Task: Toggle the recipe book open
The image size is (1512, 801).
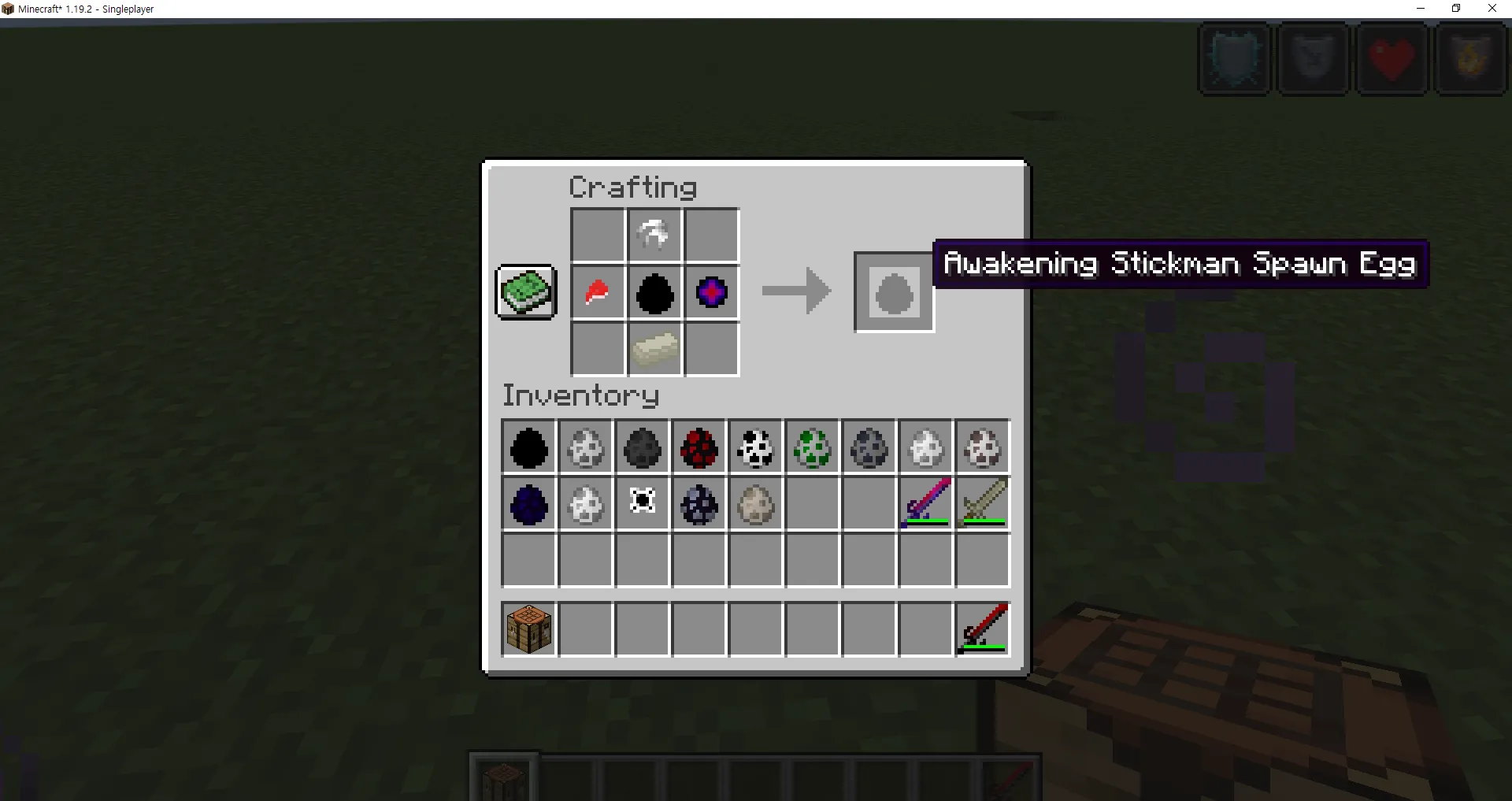Action: pos(525,291)
